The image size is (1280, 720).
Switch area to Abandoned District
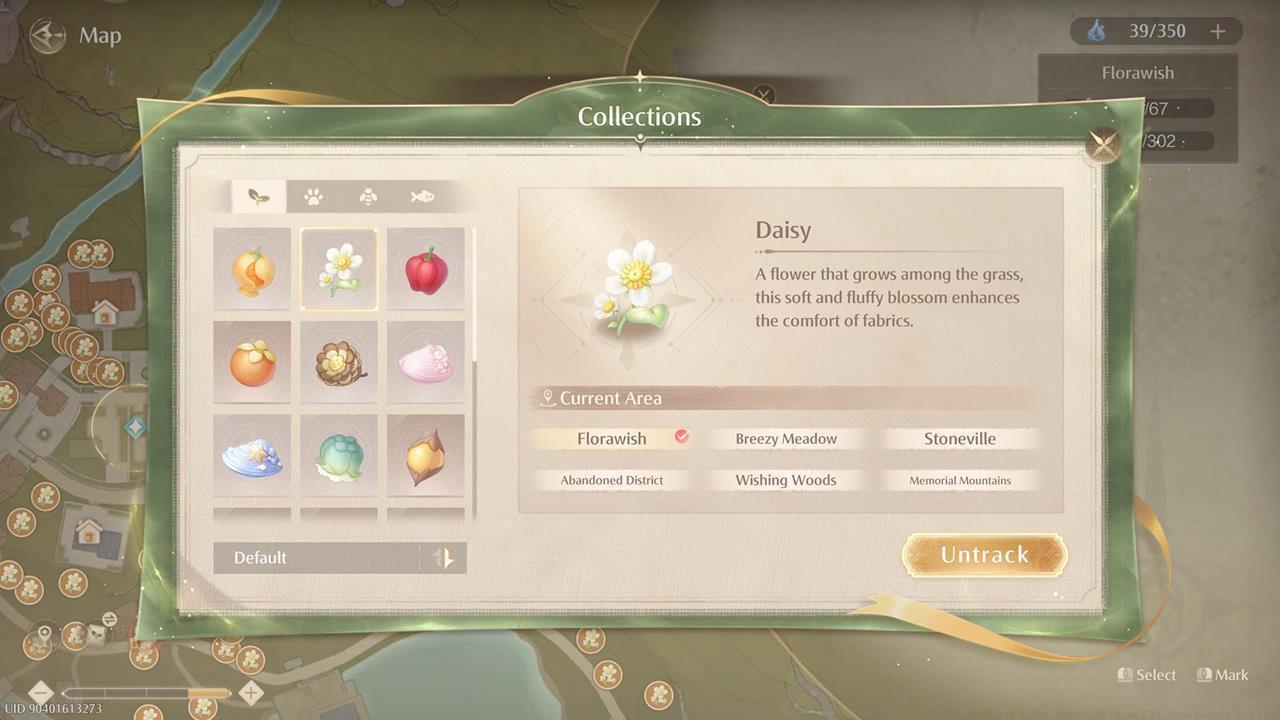(612, 480)
